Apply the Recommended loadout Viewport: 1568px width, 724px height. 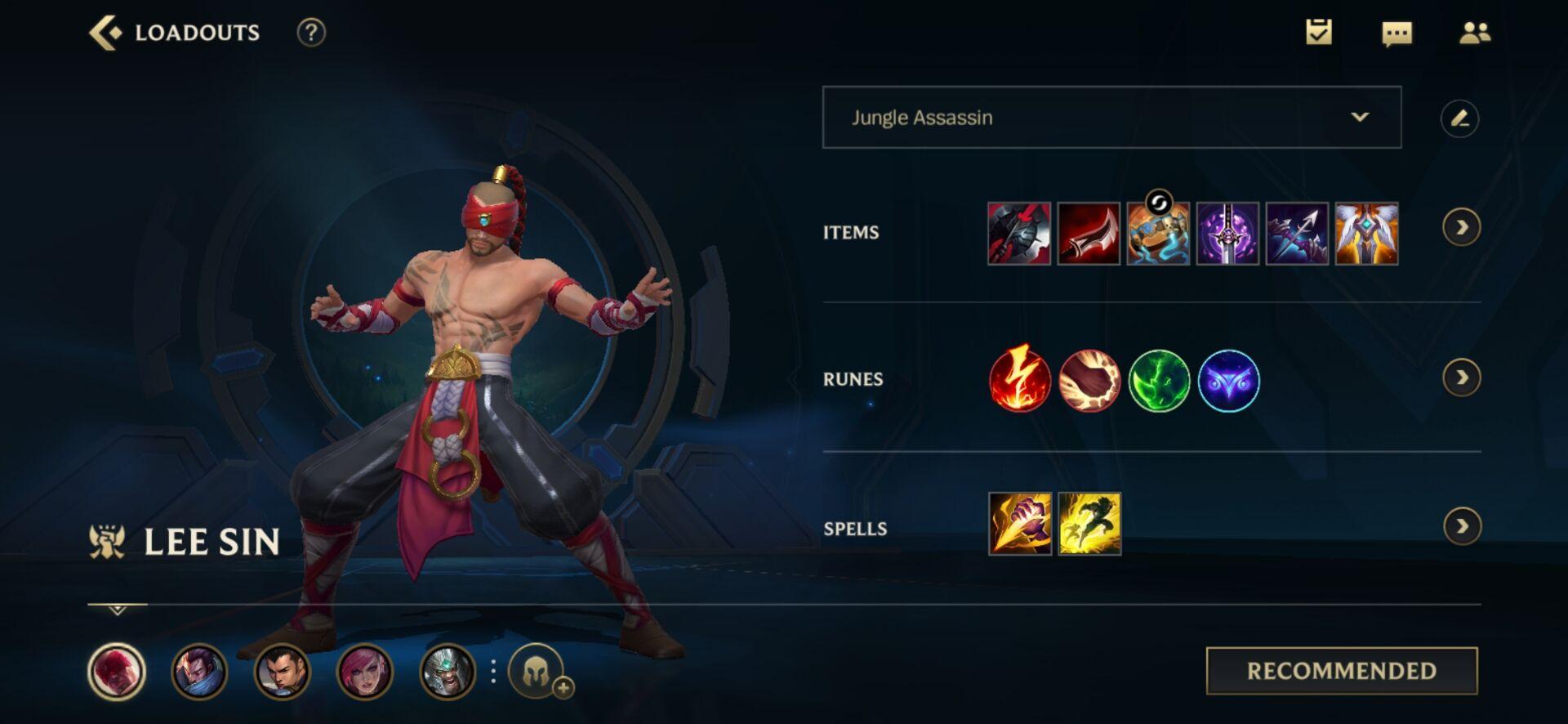[x=1341, y=671]
